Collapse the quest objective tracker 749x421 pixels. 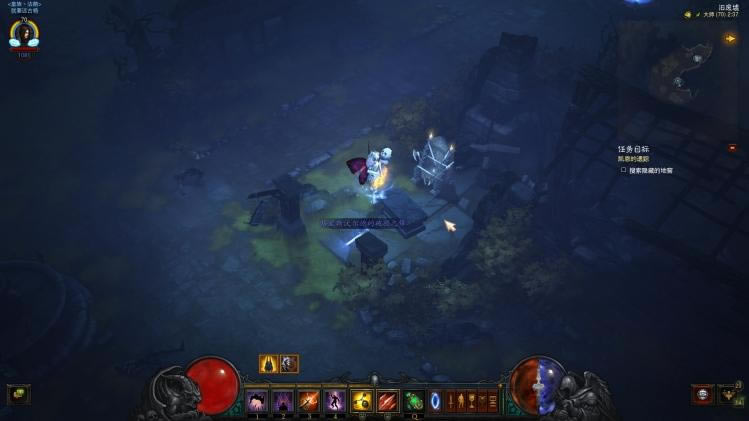pyautogui.click(x=732, y=148)
